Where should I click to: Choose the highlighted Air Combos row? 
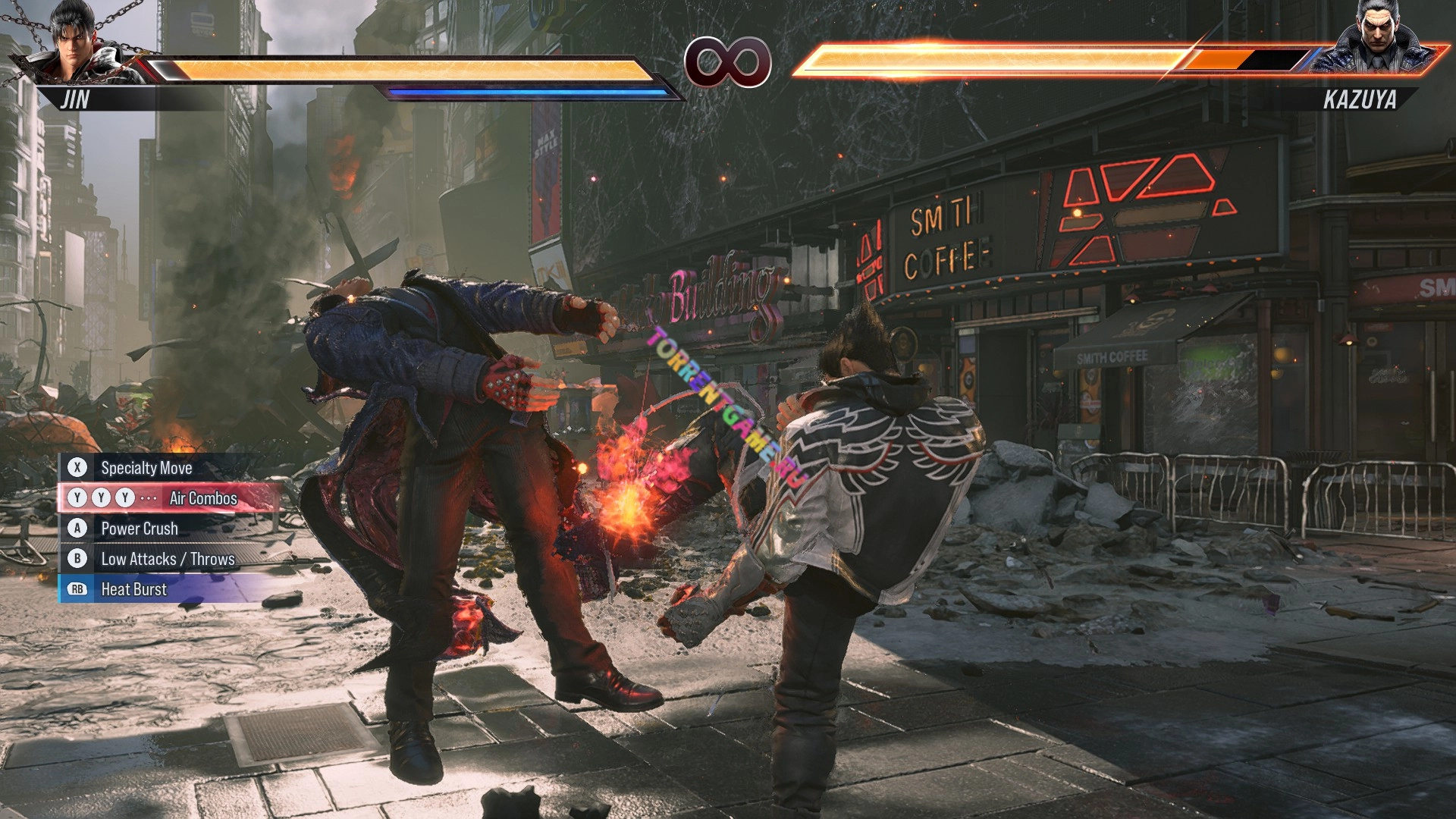point(171,498)
